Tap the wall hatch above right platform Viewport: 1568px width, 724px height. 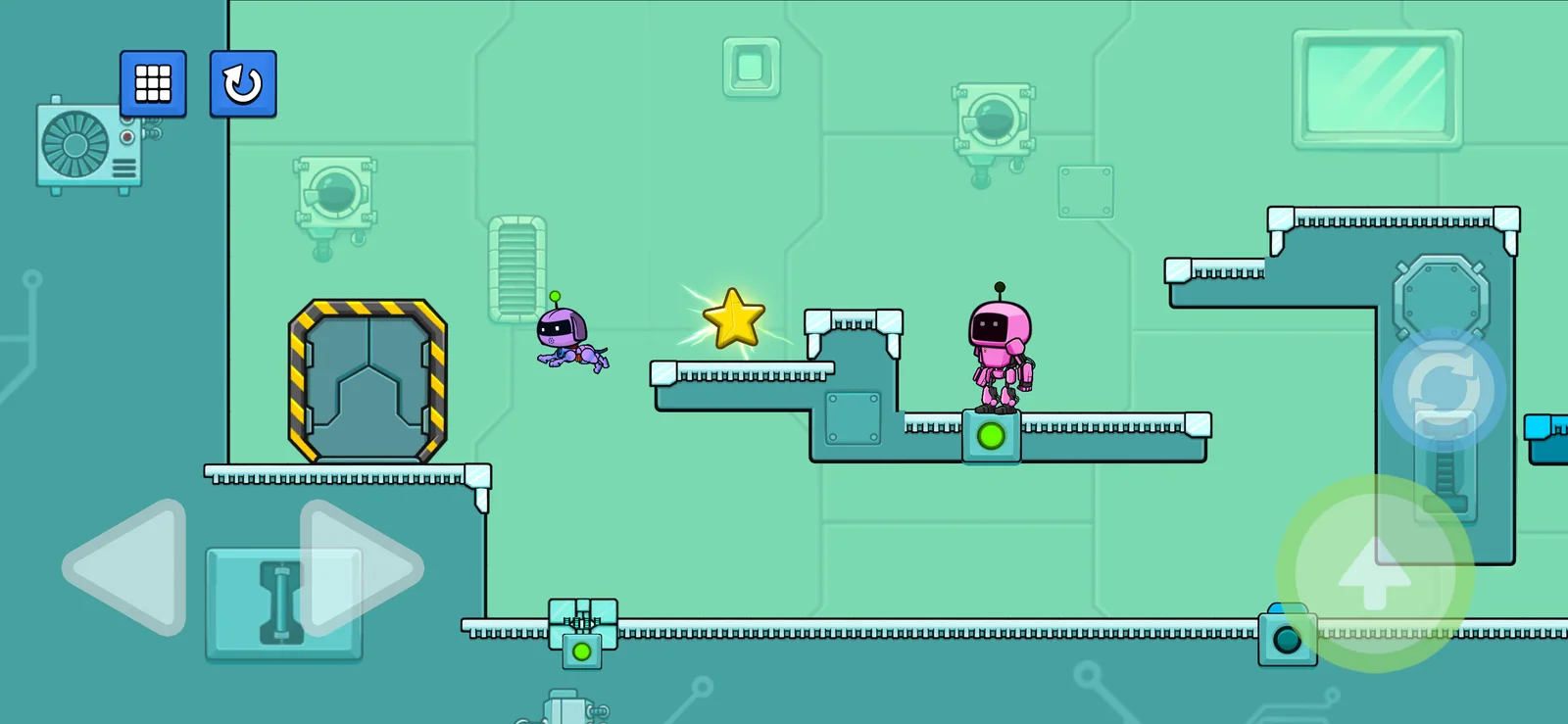tap(1084, 191)
